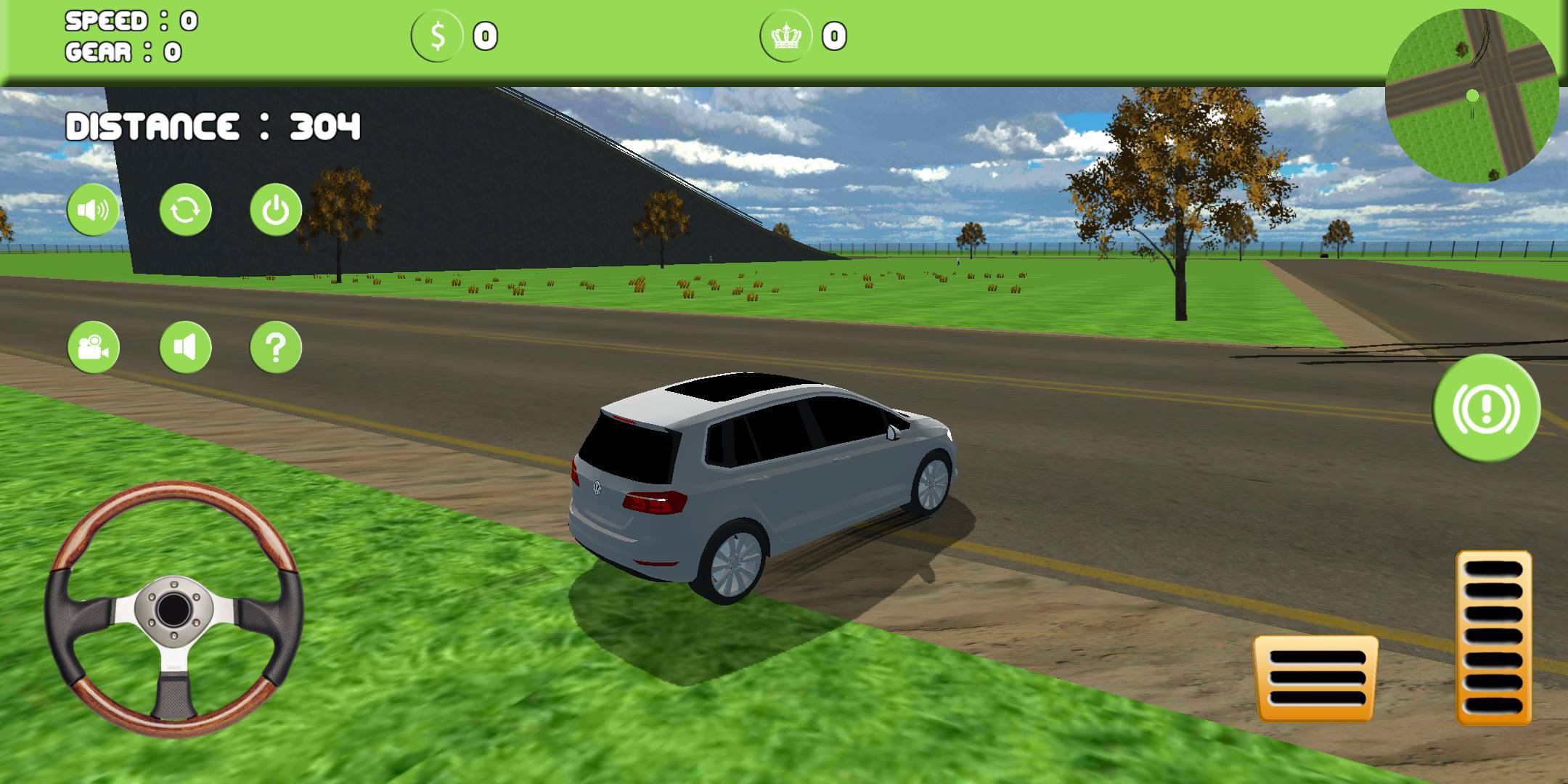Image resolution: width=1568 pixels, height=784 pixels.
Task: Open the help question mark icon
Action: (x=275, y=347)
